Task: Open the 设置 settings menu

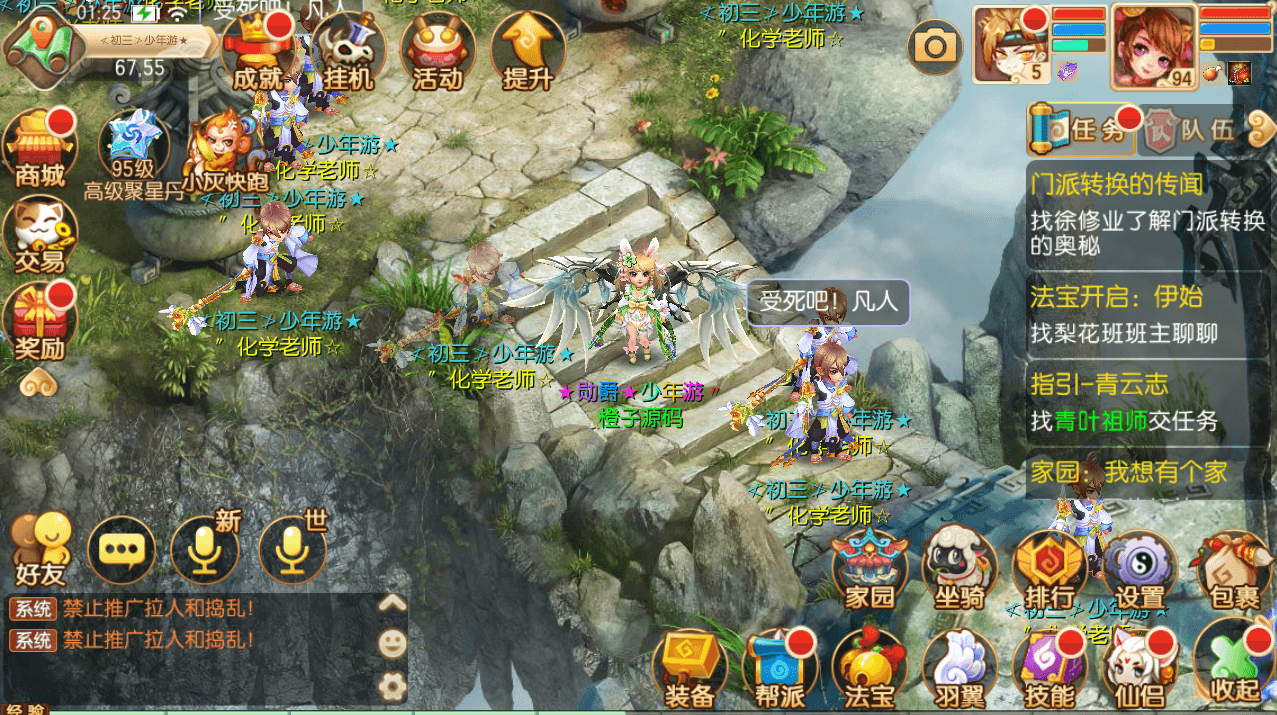Action: point(1139,570)
